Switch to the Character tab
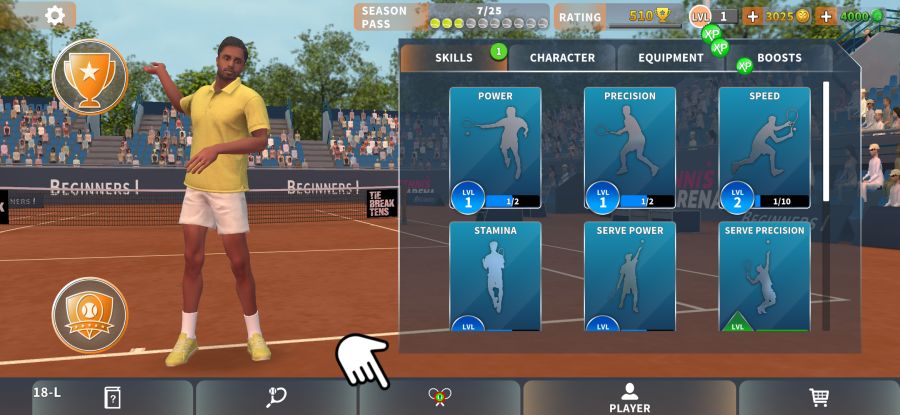Image resolution: width=900 pixels, height=415 pixels. [562, 58]
